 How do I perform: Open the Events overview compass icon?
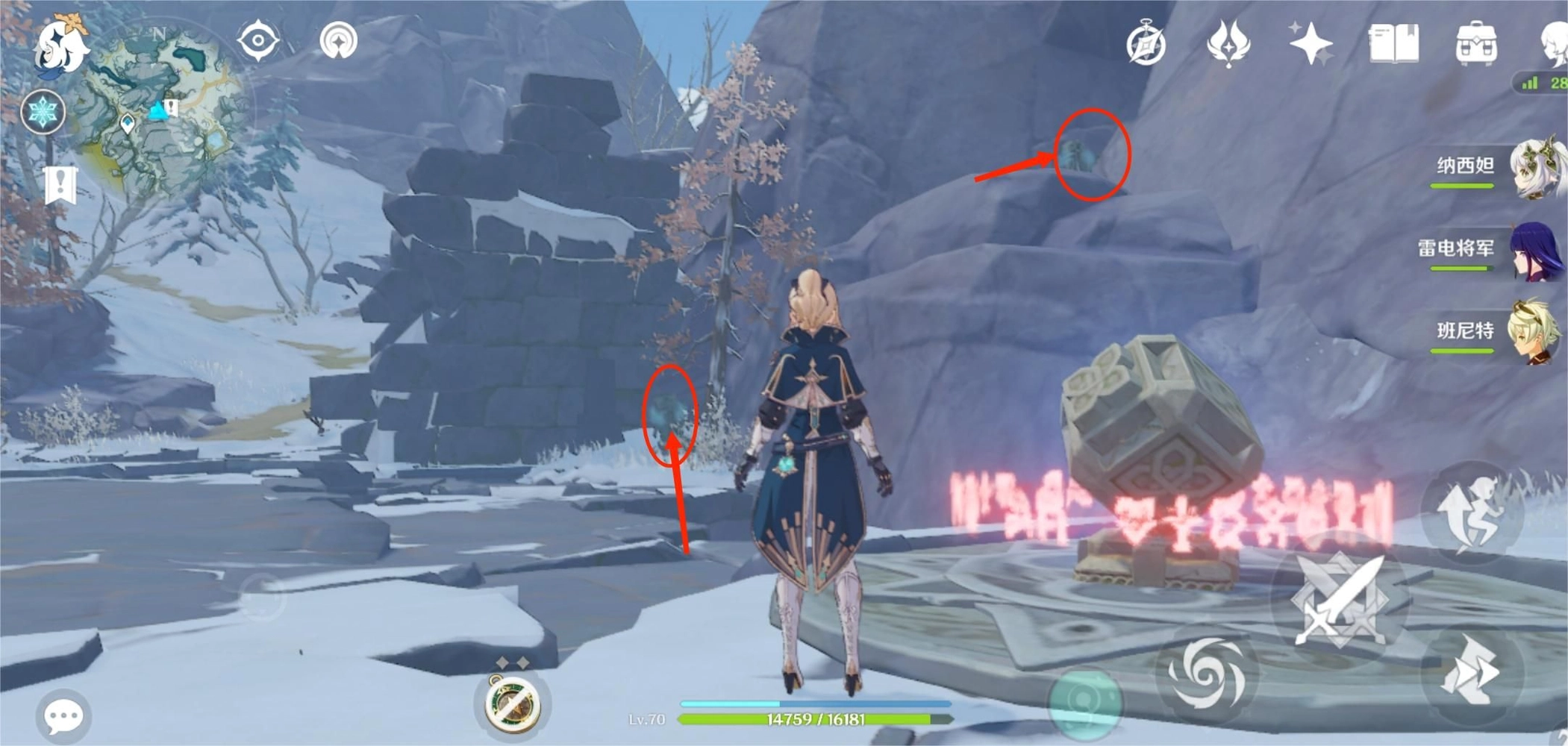pos(1147,43)
